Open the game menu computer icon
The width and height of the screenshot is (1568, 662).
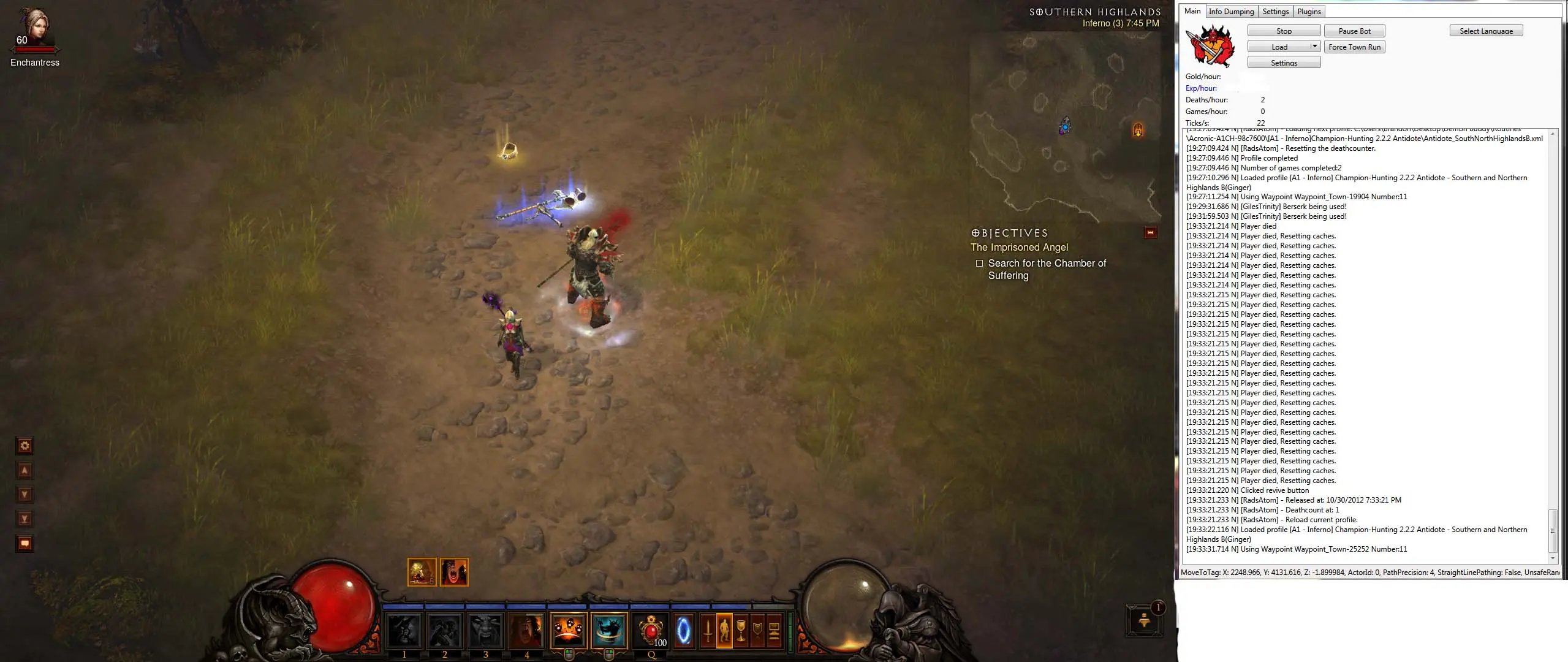774,631
